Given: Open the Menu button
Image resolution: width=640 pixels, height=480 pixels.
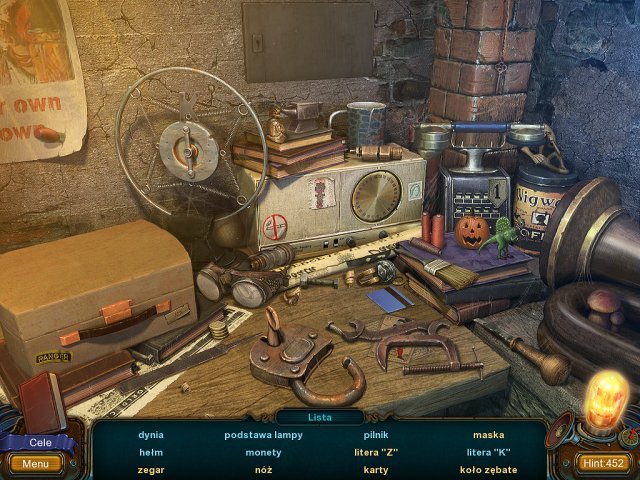Looking at the screenshot, I should click(35, 464).
